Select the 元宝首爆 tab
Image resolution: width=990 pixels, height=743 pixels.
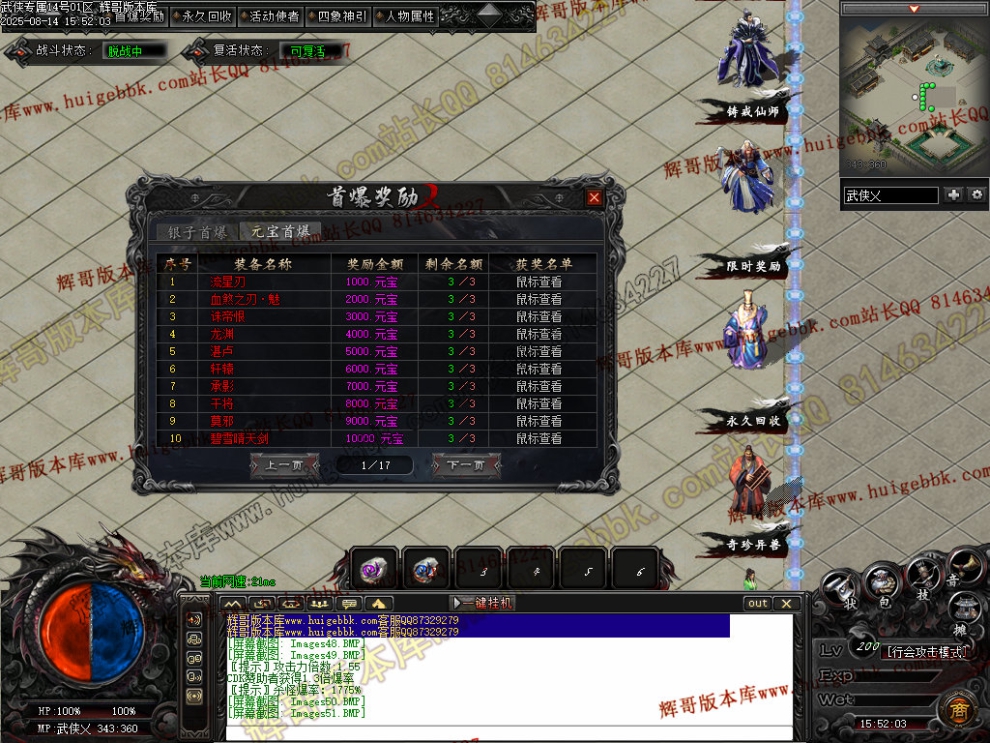pos(281,232)
